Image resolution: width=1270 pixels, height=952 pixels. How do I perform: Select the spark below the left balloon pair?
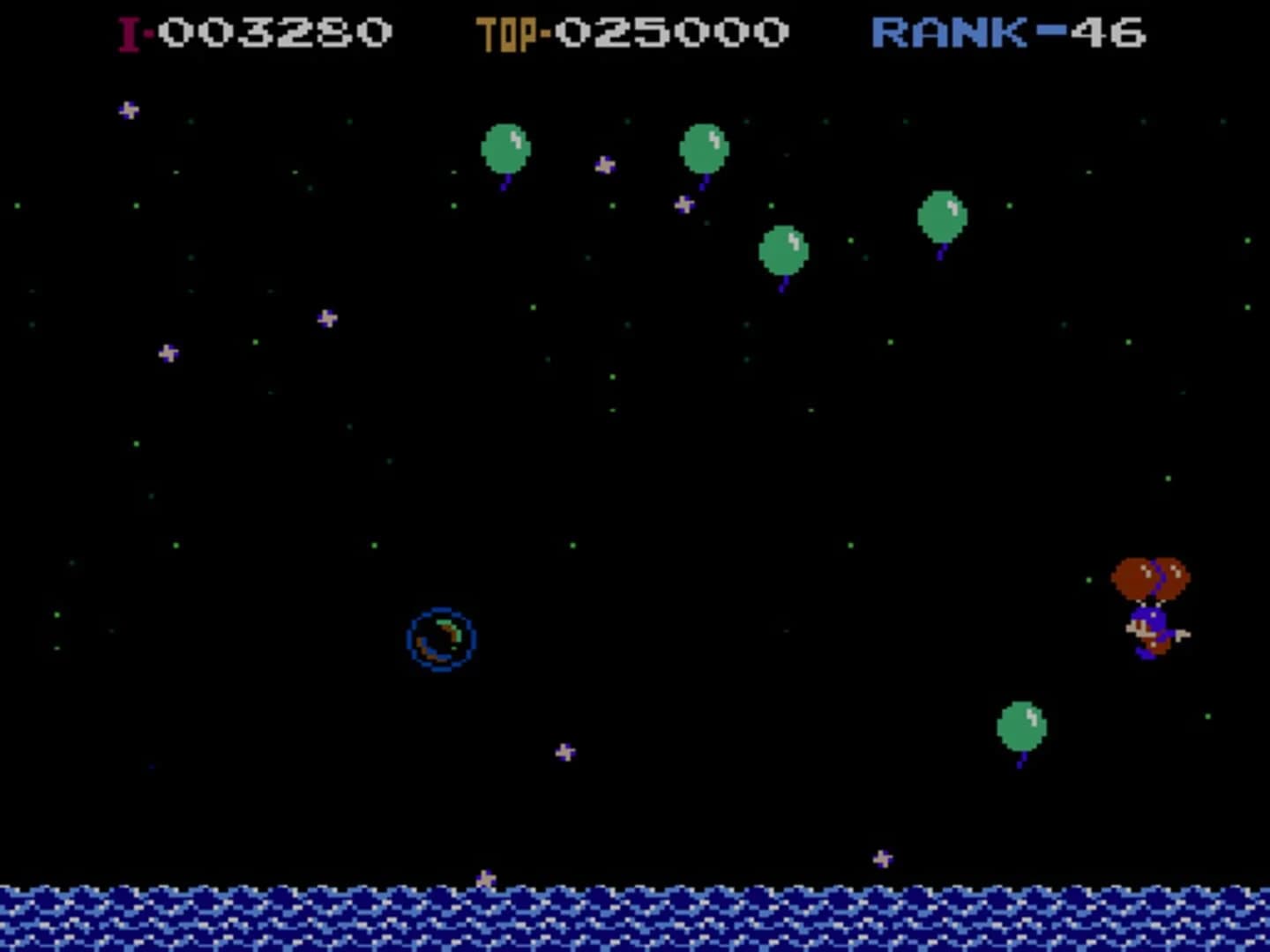(684, 205)
